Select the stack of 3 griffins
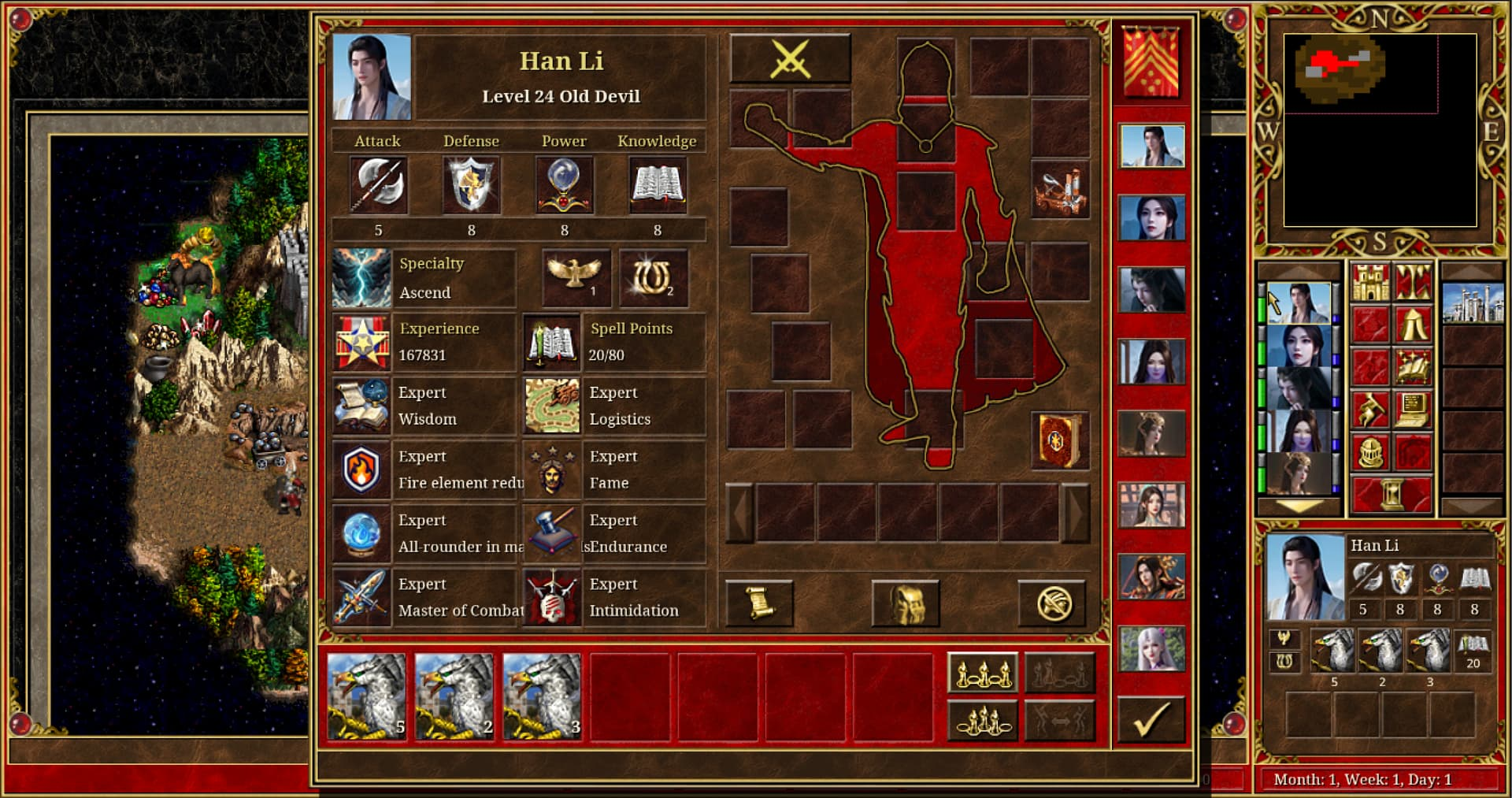 pos(542,697)
